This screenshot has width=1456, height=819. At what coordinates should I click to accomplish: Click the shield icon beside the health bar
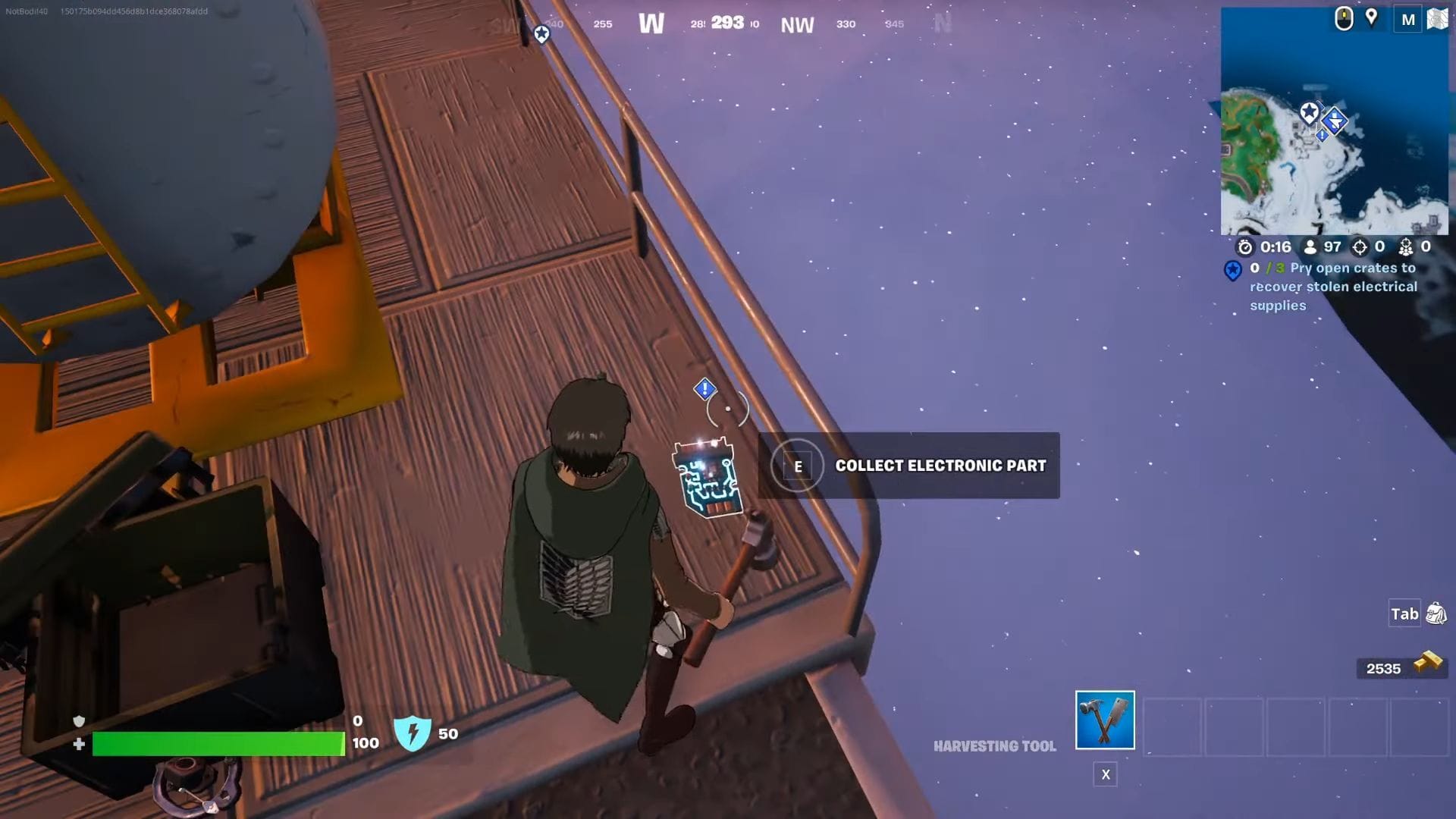[x=412, y=733]
